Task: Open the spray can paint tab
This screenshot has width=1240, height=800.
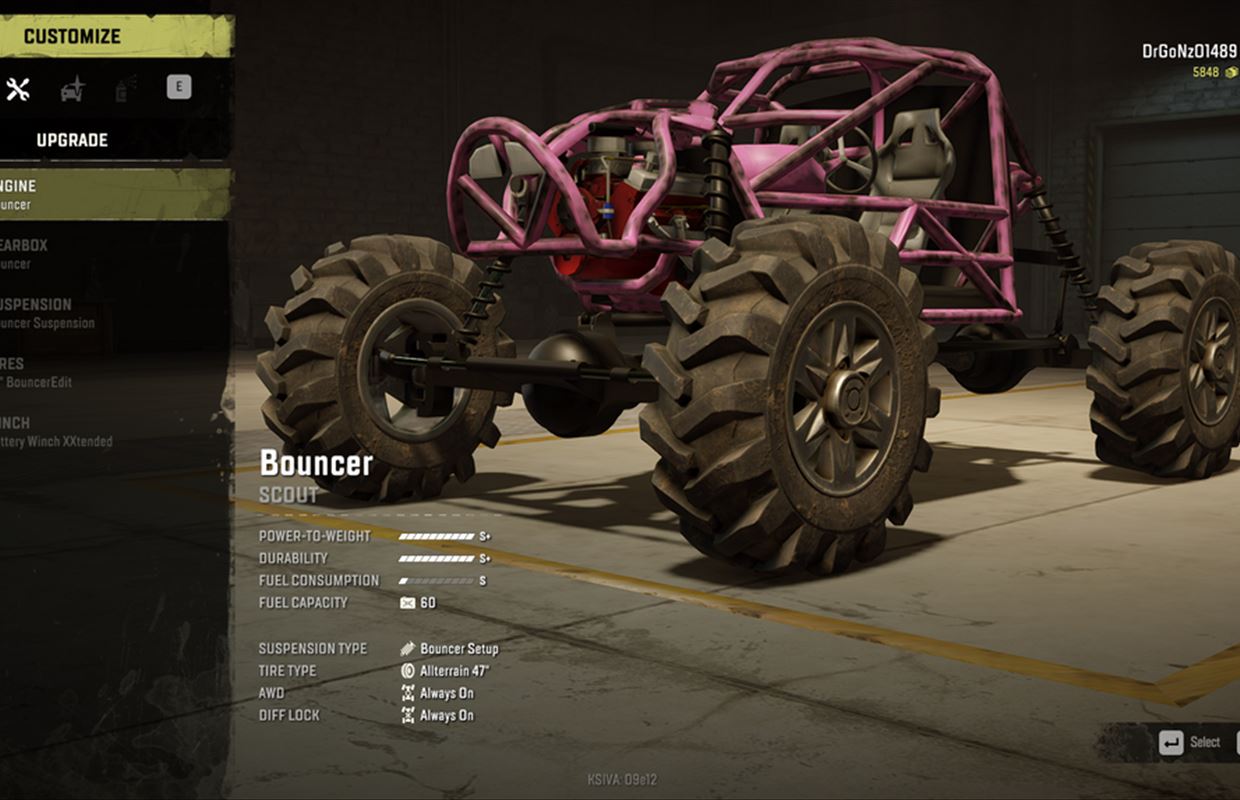Action: pyautogui.click(x=126, y=89)
